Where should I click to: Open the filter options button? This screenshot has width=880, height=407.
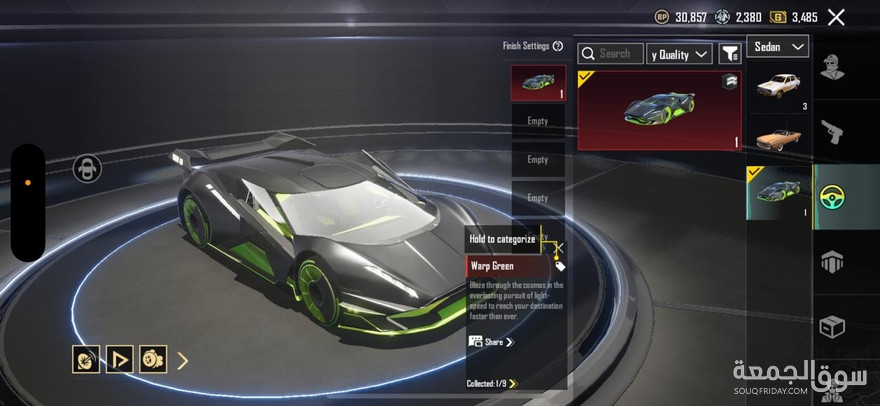(x=730, y=54)
